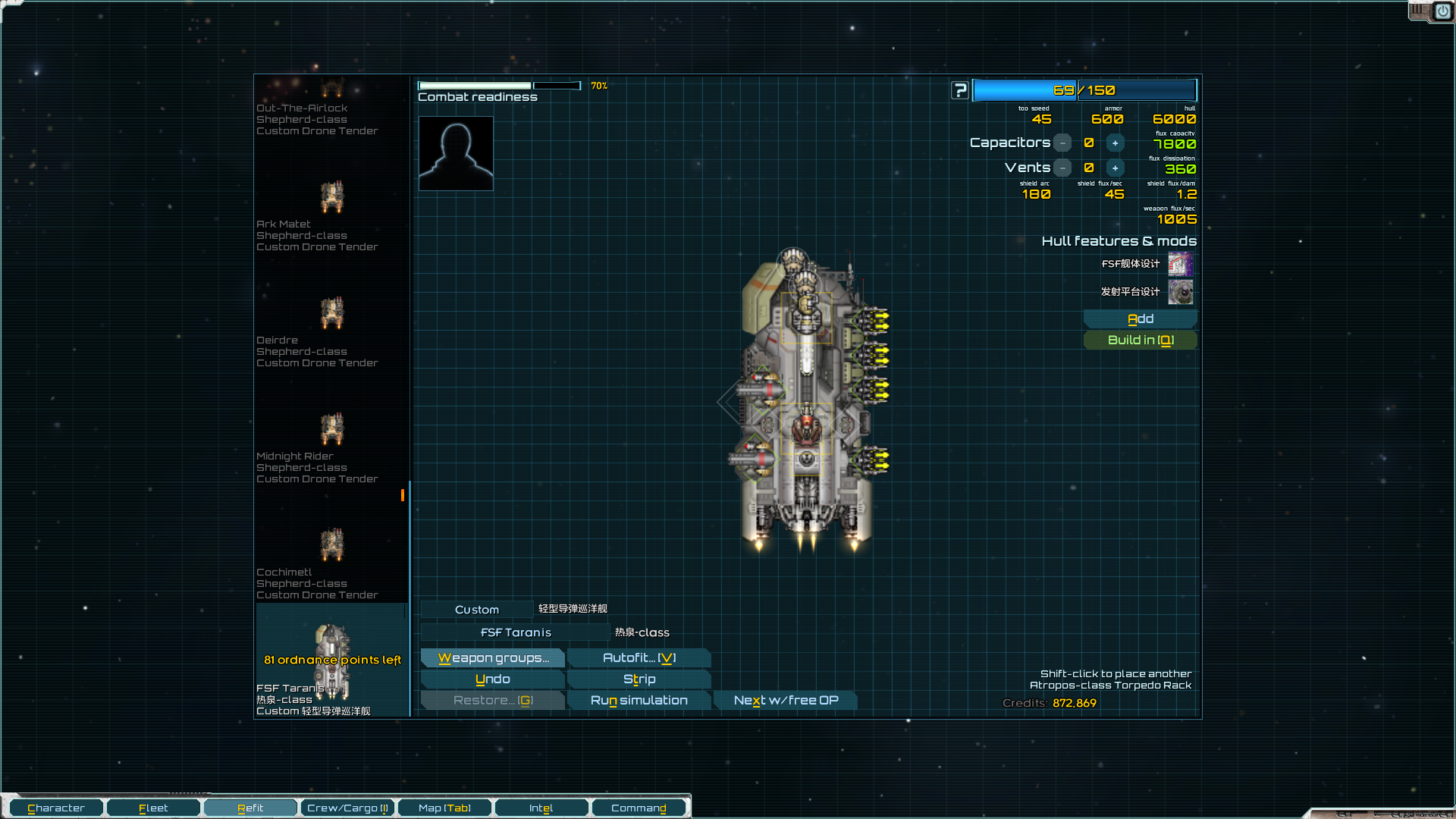
Task: Go to the Command tab
Action: tap(639, 808)
